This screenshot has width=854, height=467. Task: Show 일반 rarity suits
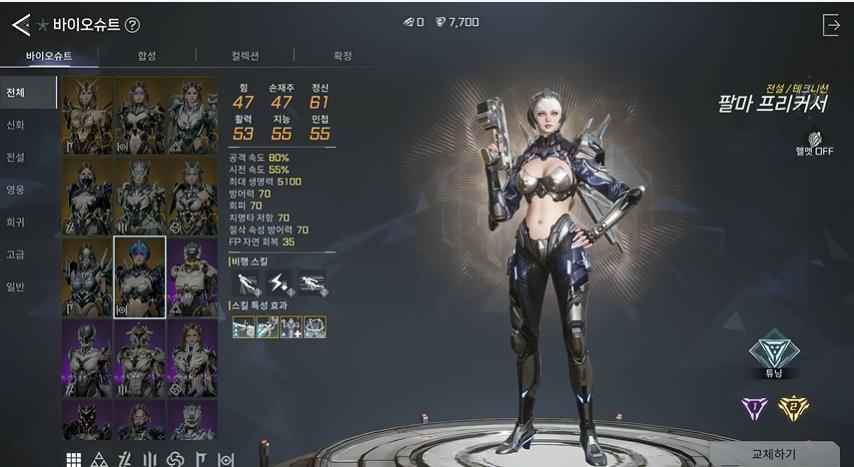pos(16,287)
